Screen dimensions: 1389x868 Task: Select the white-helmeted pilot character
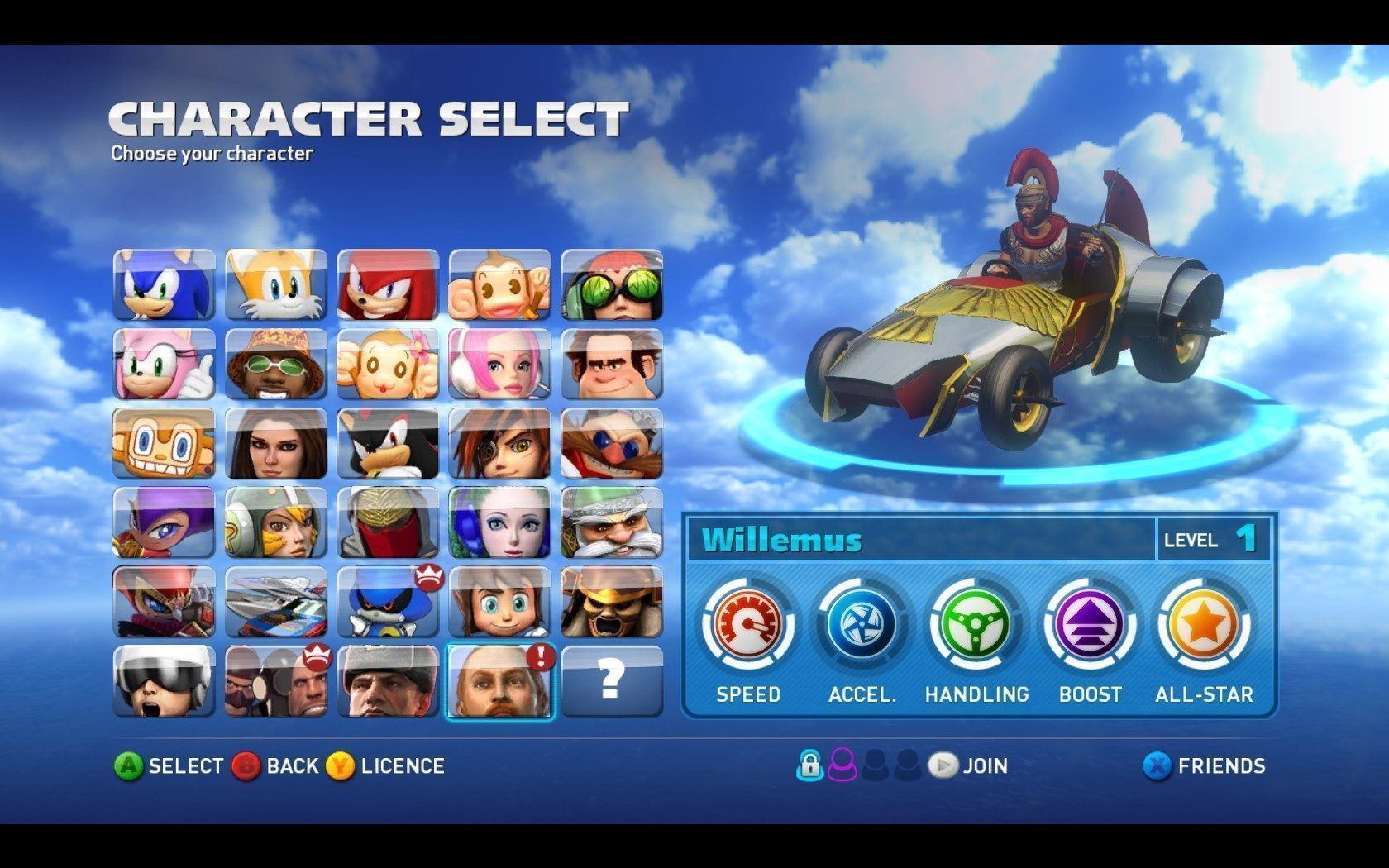point(164,681)
